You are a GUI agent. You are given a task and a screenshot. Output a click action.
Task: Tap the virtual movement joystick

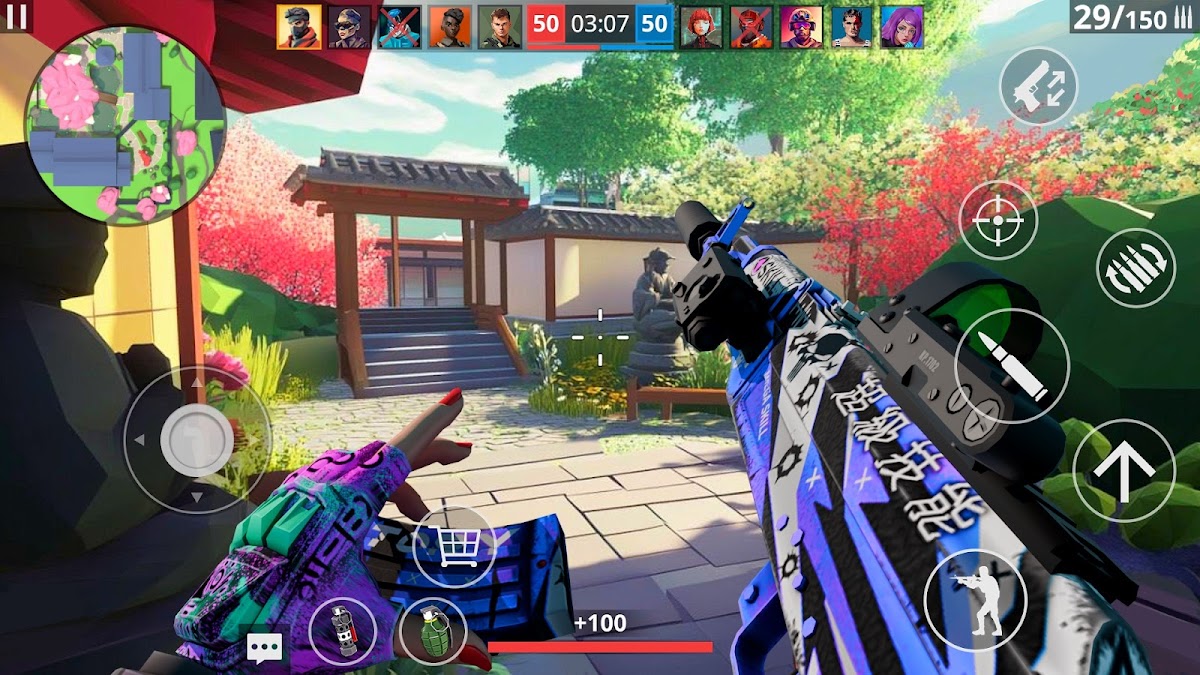196,440
